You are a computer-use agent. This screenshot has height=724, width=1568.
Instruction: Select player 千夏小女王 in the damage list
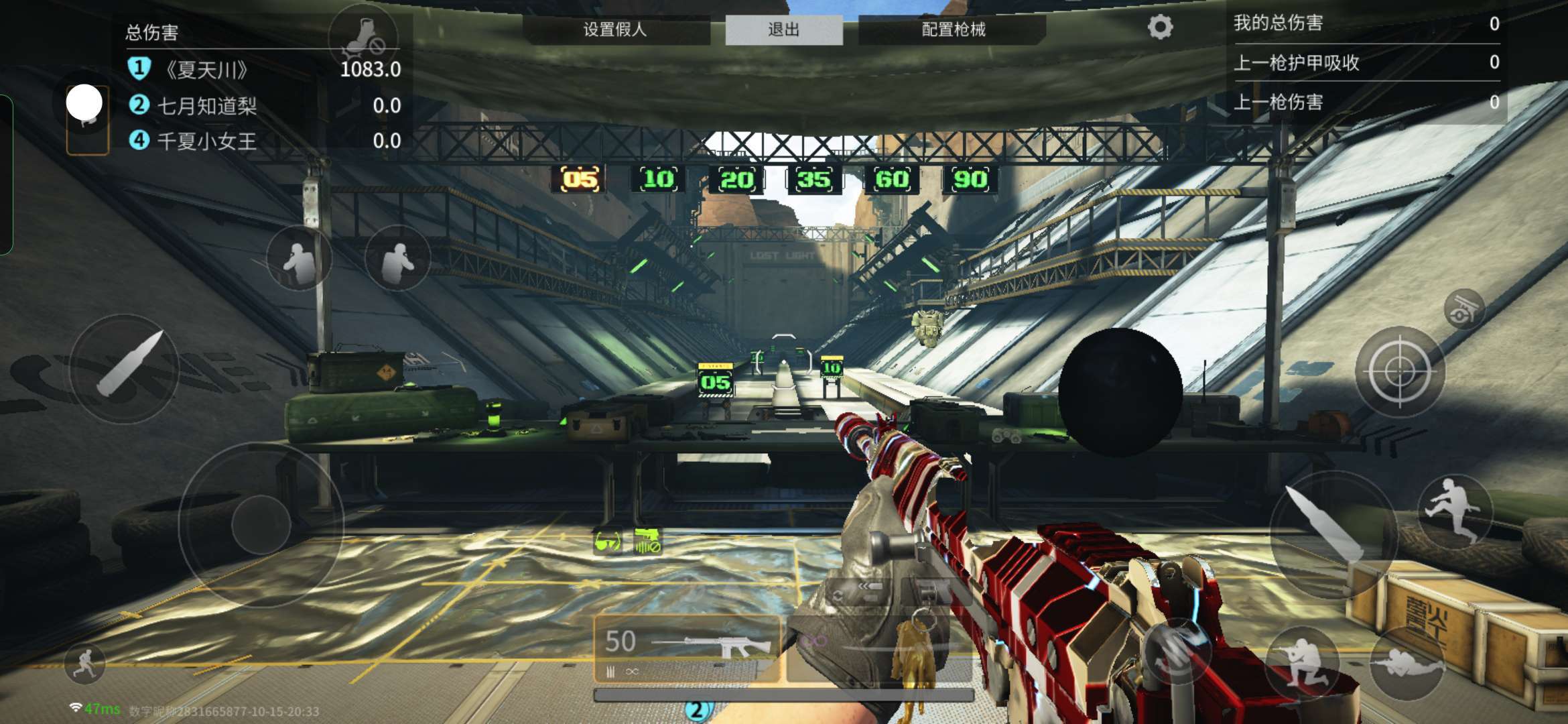[x=206, y=141]
